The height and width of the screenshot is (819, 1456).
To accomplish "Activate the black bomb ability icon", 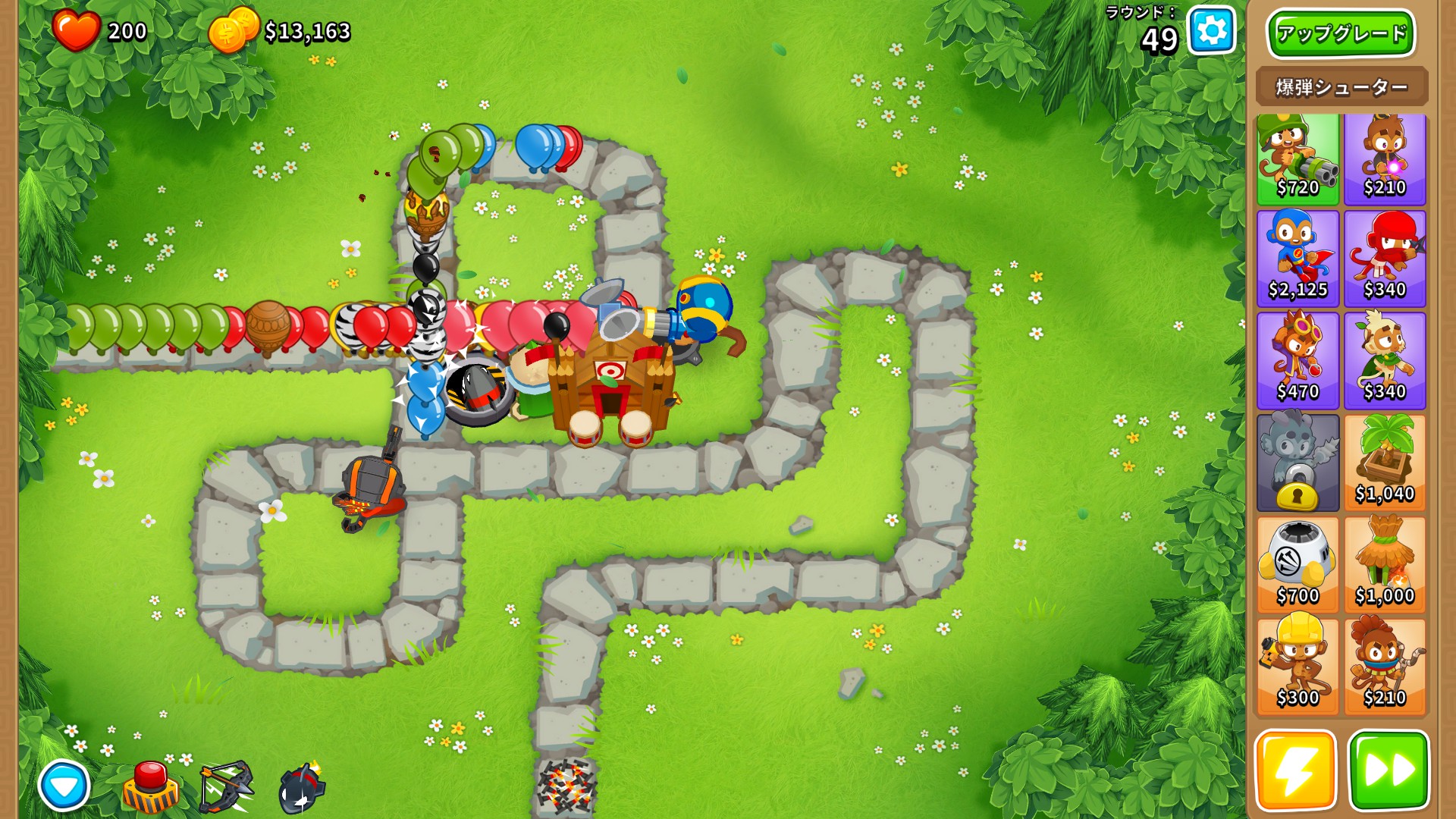I will coord(302,789).
